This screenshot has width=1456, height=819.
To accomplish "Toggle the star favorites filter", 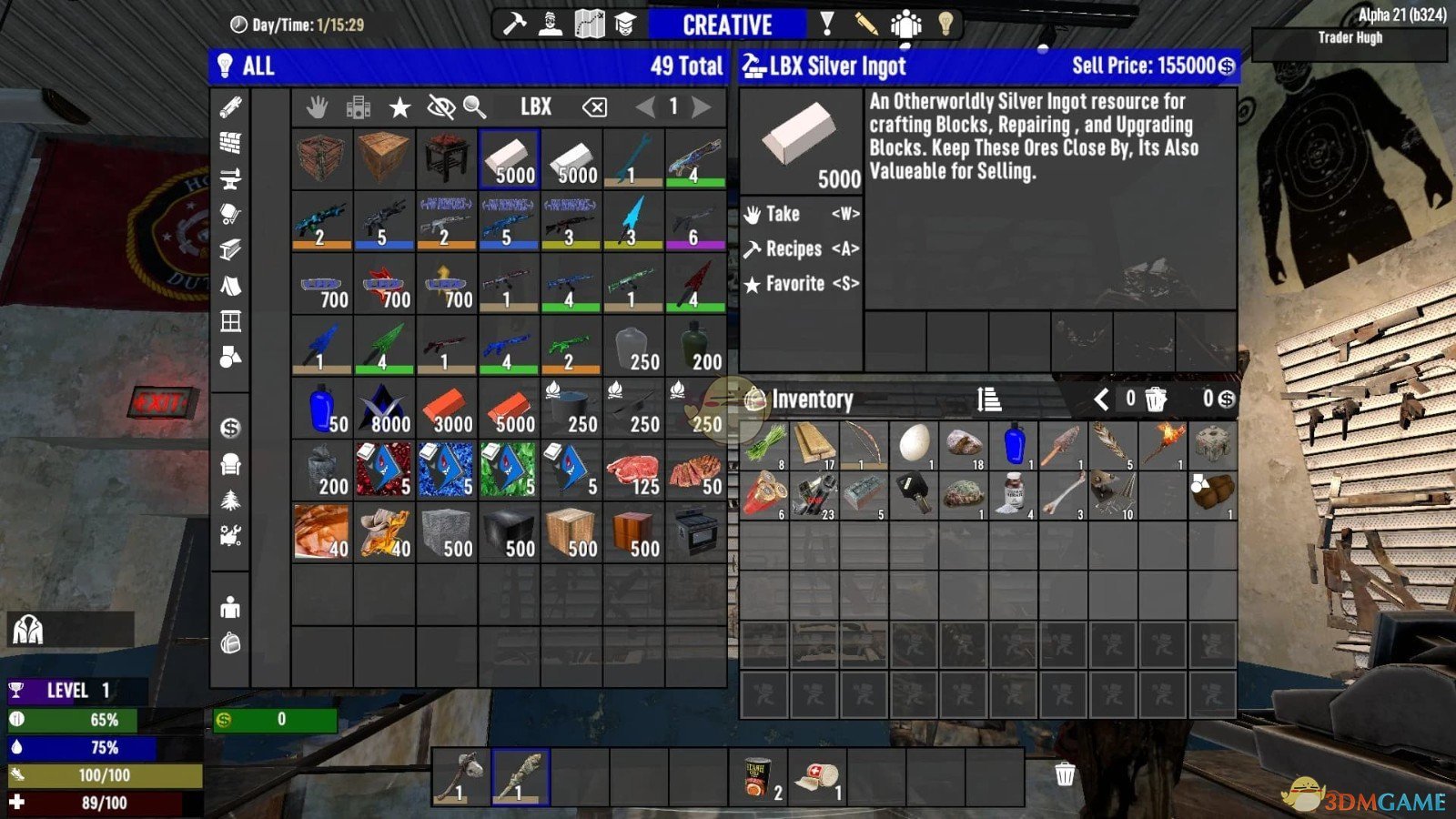I will pyautogui.click(x=399, y=106).
